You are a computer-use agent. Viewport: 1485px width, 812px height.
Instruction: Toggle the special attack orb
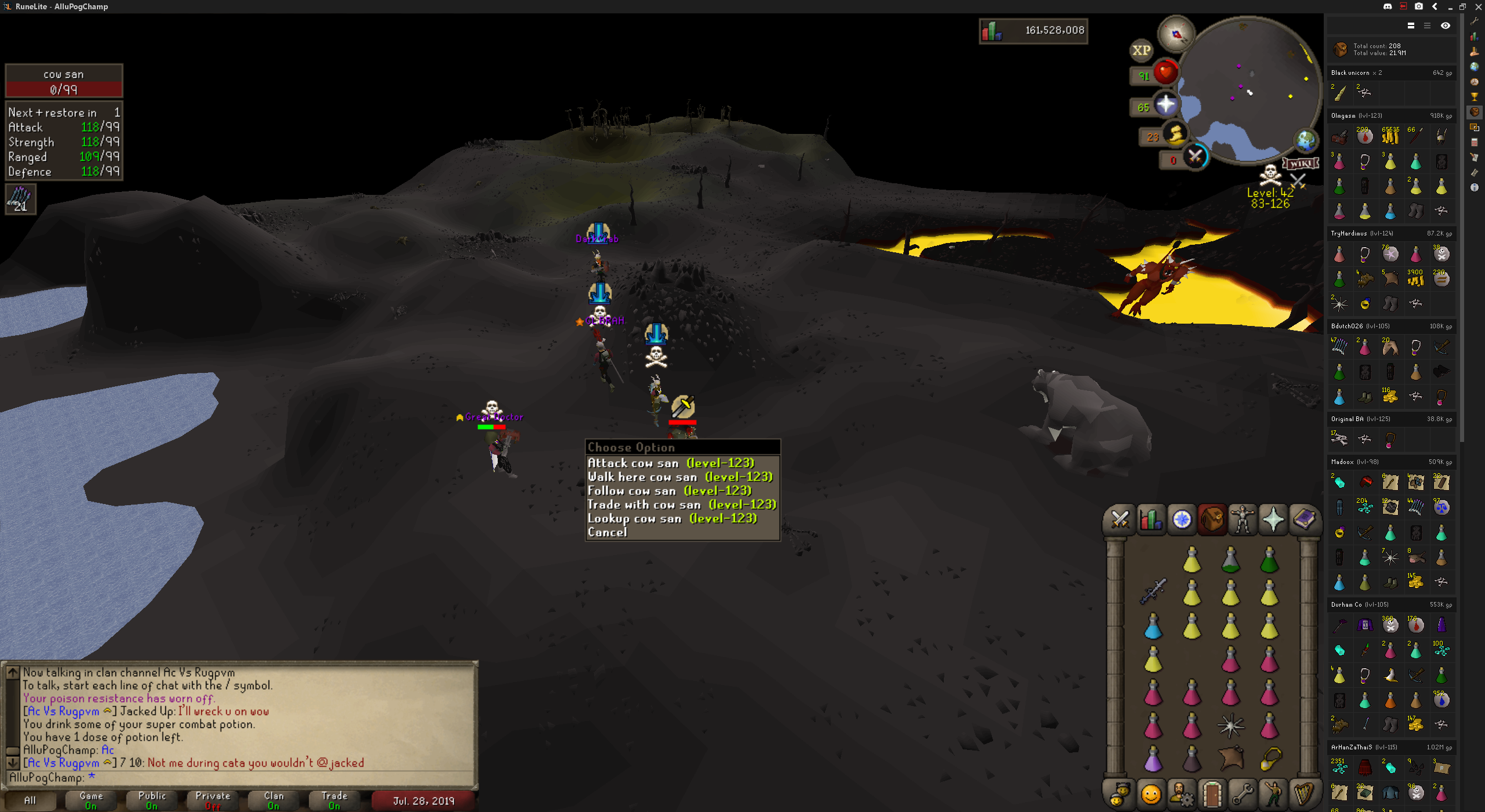[1196, 157]
